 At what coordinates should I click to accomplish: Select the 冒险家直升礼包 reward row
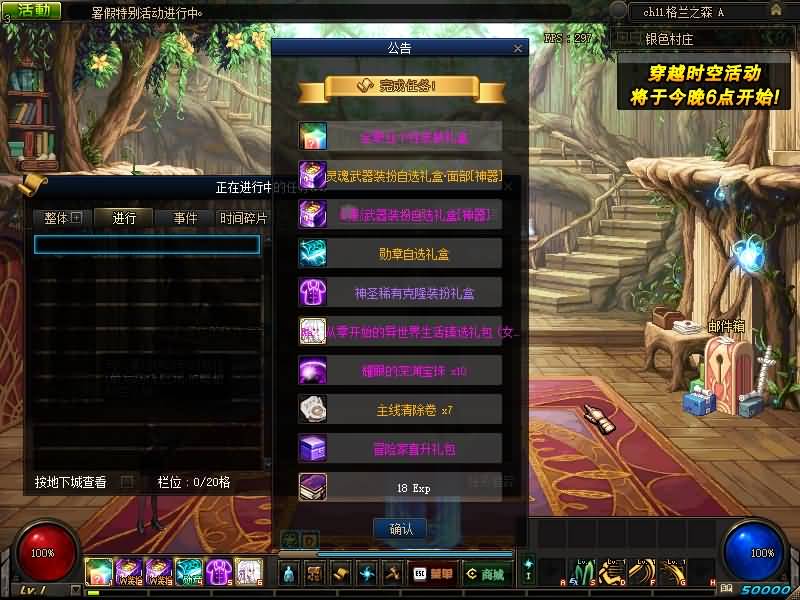(400, 449)
